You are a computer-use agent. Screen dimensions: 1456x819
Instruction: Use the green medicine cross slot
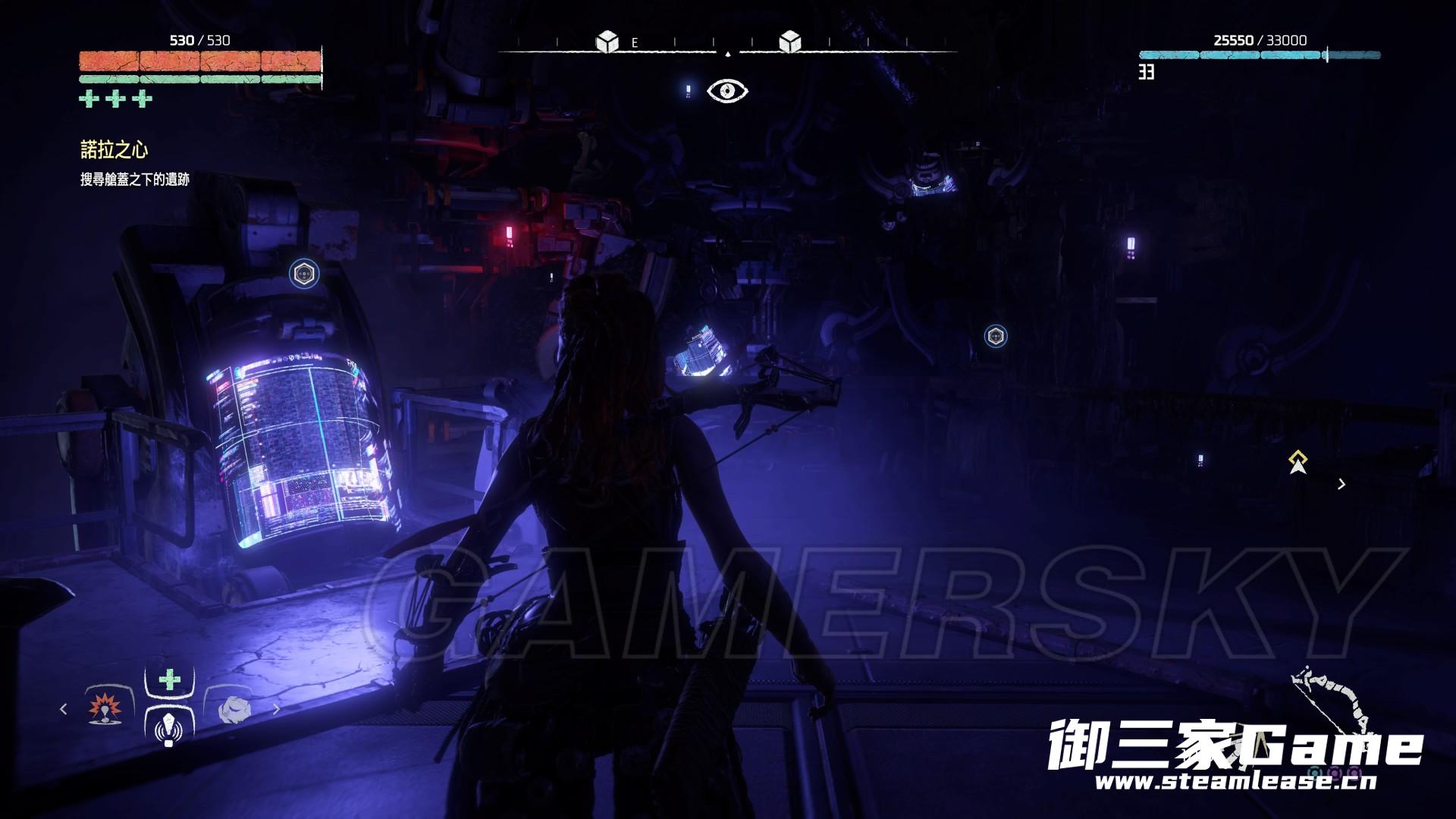[169, 679]
